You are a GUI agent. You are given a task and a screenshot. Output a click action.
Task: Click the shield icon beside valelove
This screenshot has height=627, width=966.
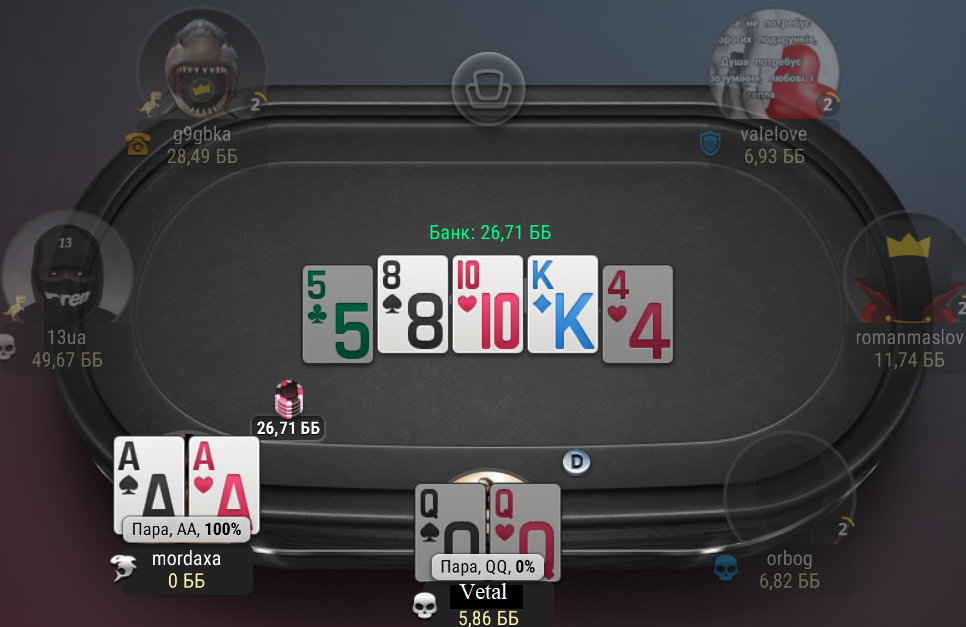click(709, 144)
